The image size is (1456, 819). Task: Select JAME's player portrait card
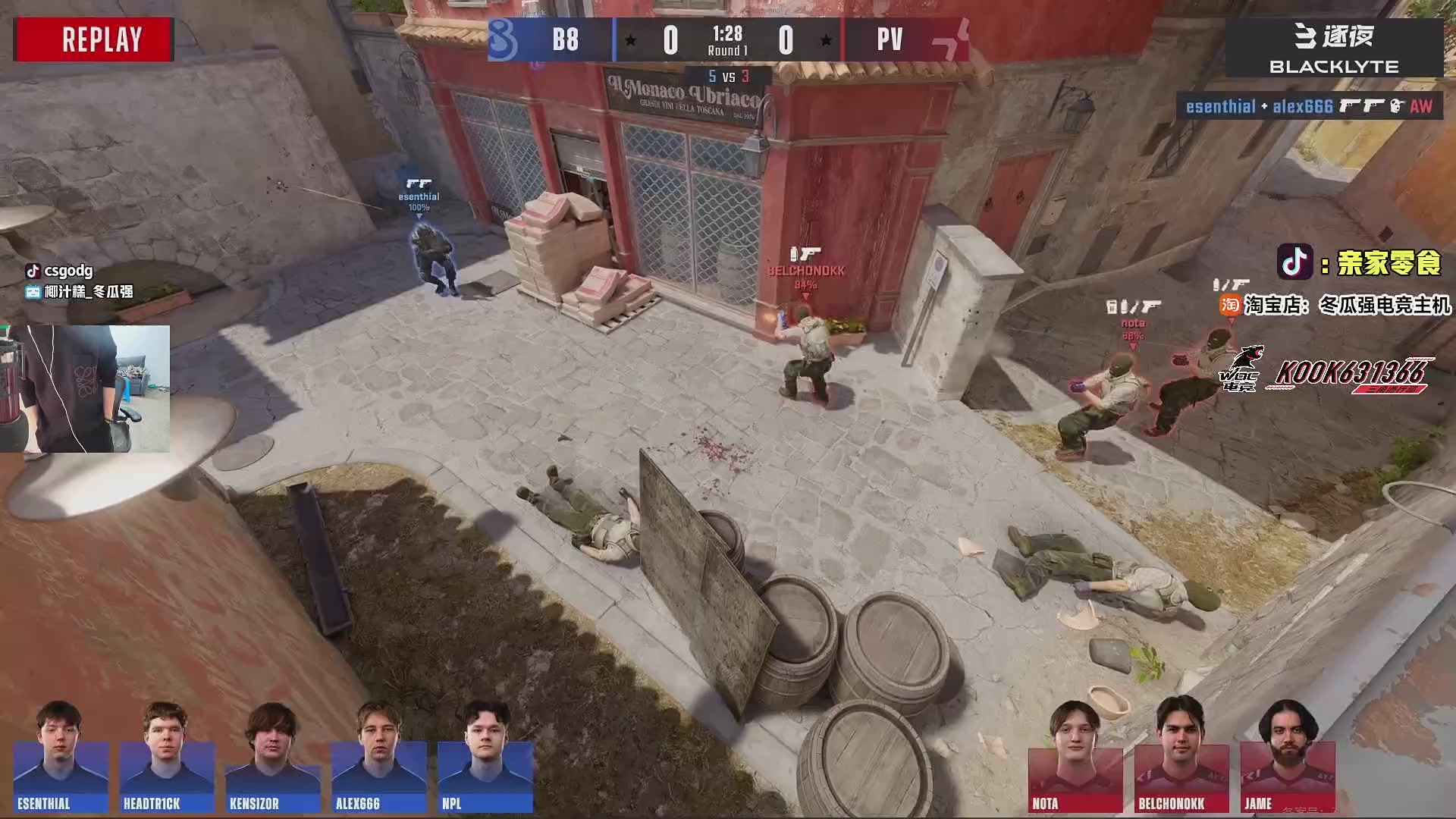click(x=1288, y=757)
